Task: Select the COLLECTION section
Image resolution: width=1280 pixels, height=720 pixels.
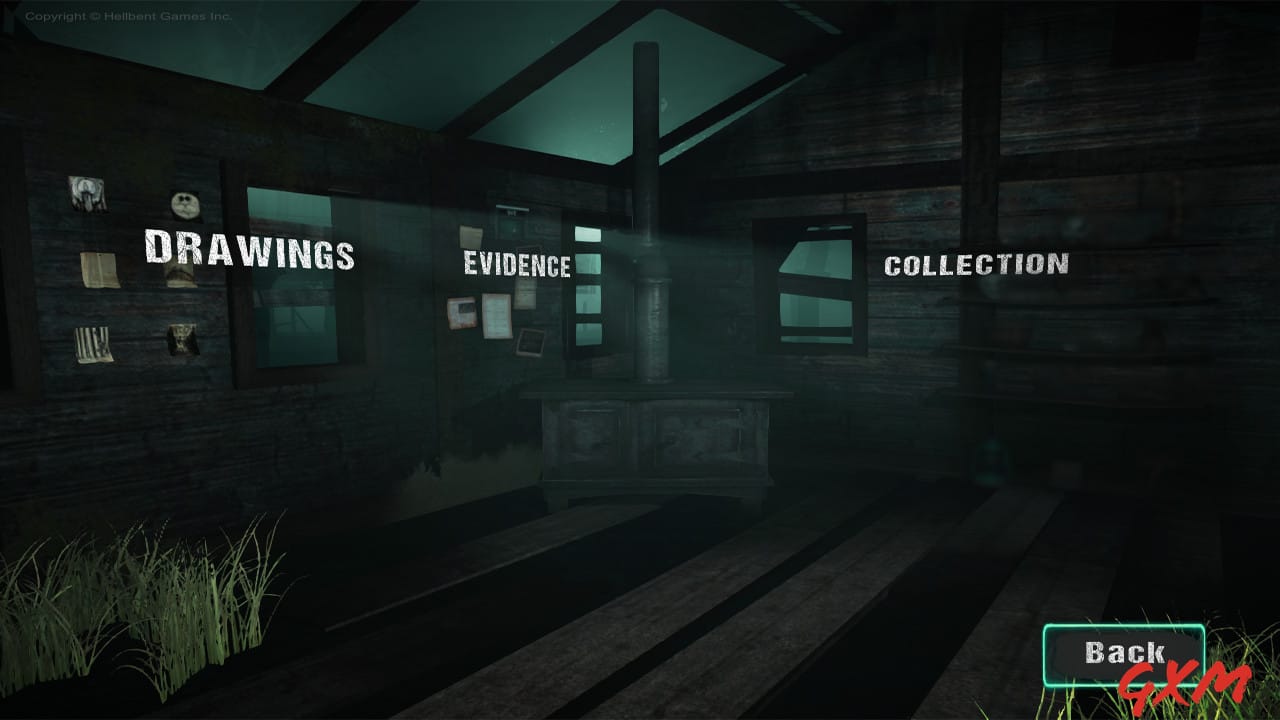Action: point(977,265)
